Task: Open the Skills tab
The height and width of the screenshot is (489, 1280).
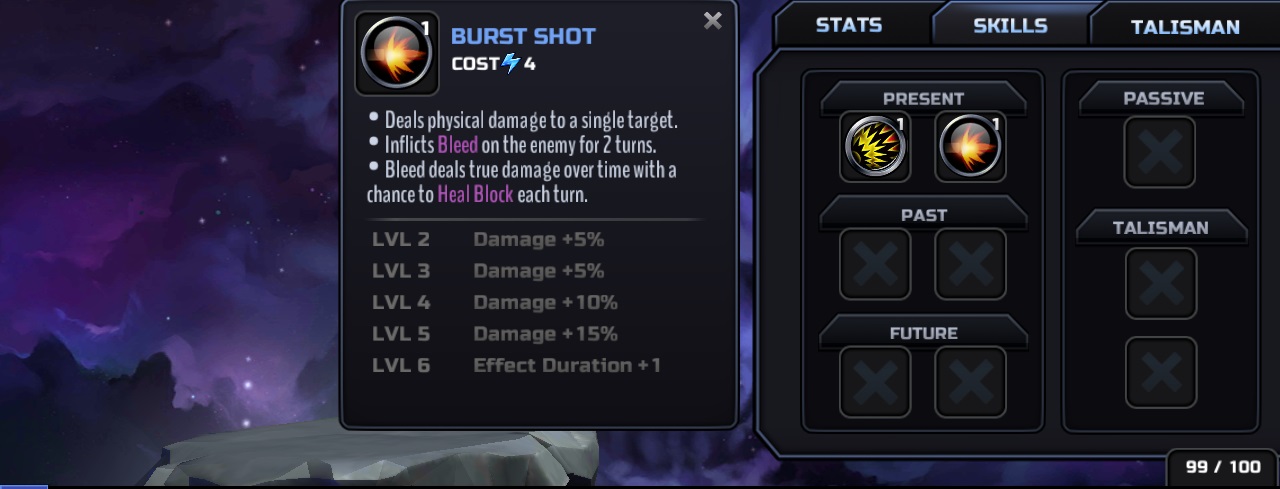Action: 1010,26
